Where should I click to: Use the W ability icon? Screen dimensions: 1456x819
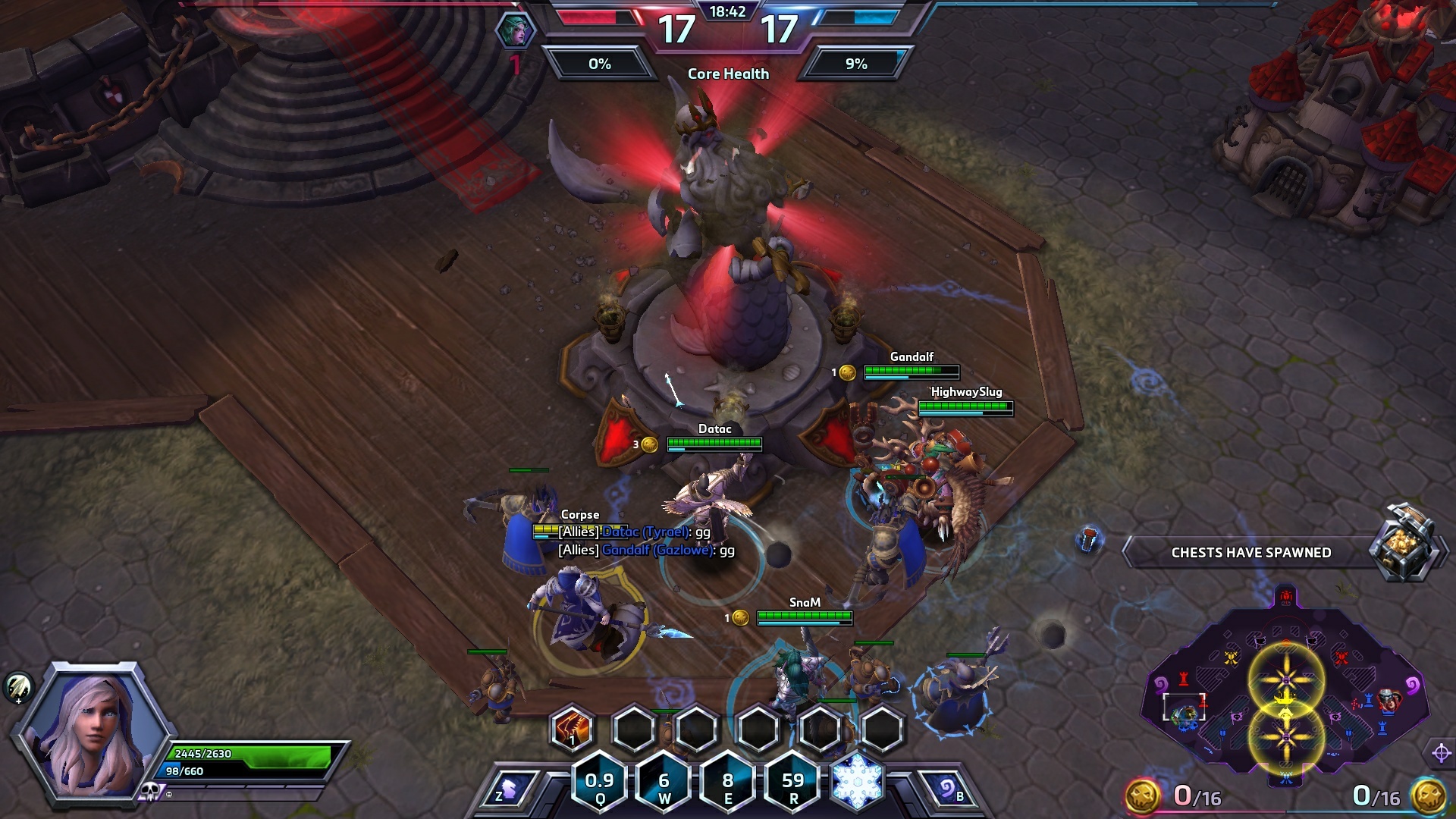point(664,784)
